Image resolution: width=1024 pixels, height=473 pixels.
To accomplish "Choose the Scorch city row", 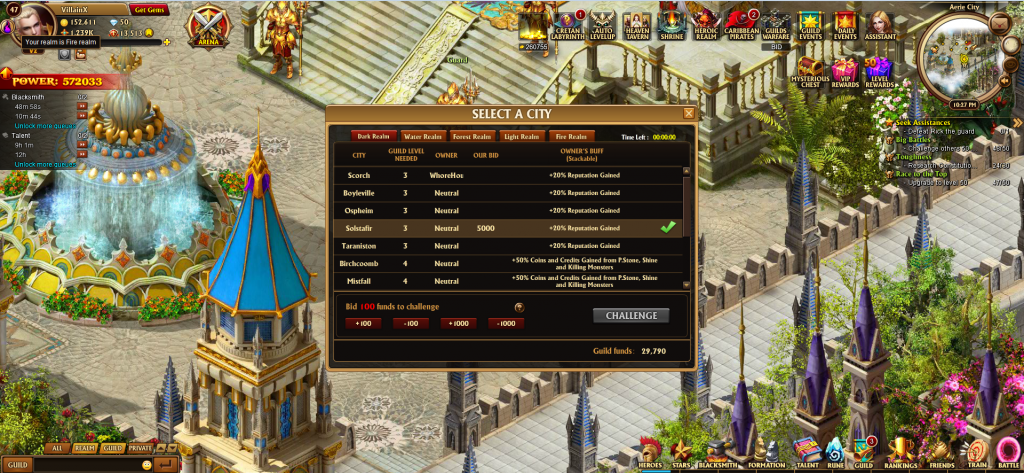I will pyautogui.click(x=359, y=175).
